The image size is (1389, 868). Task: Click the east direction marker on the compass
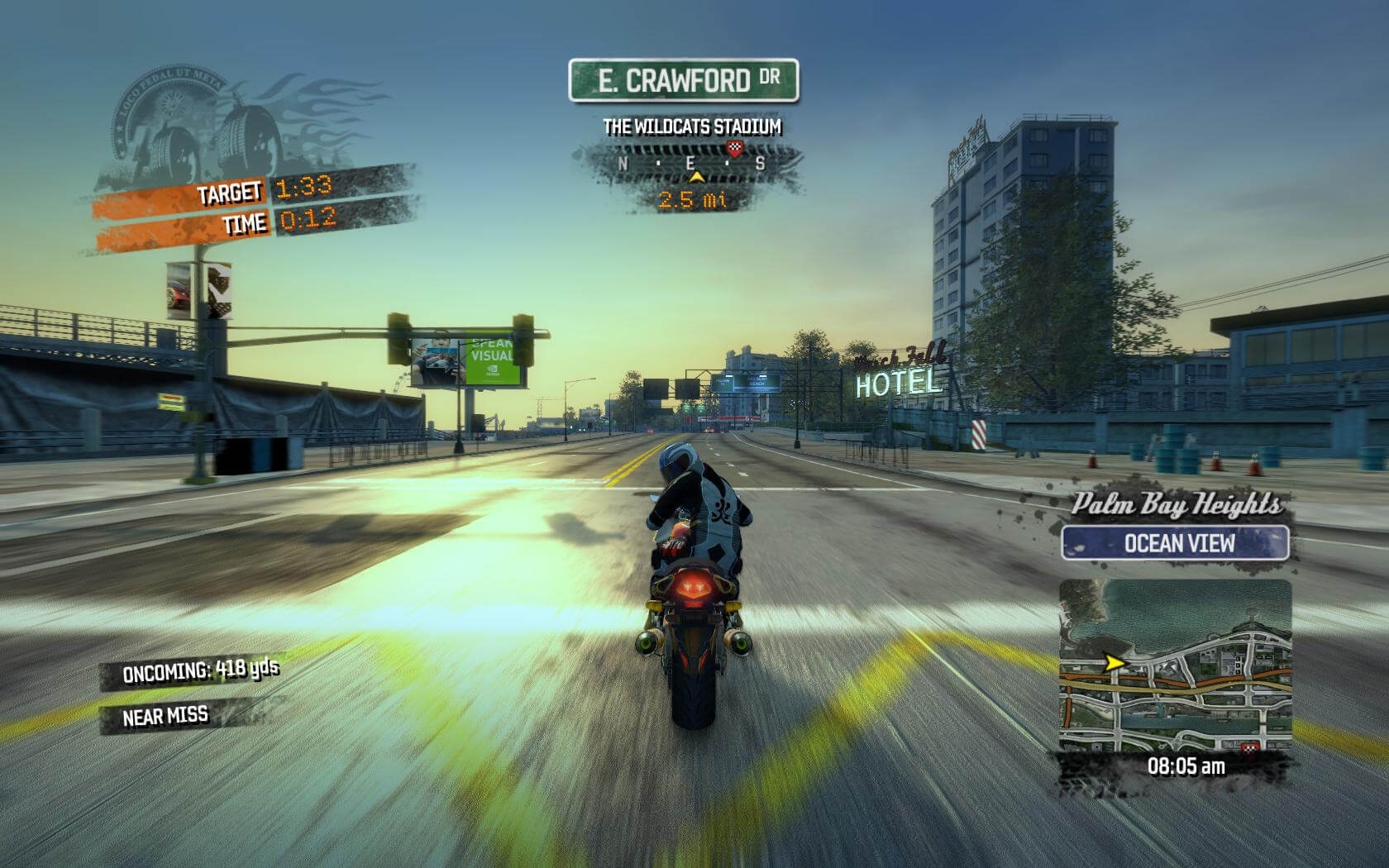pyautogui.click(x=691, y=164)
